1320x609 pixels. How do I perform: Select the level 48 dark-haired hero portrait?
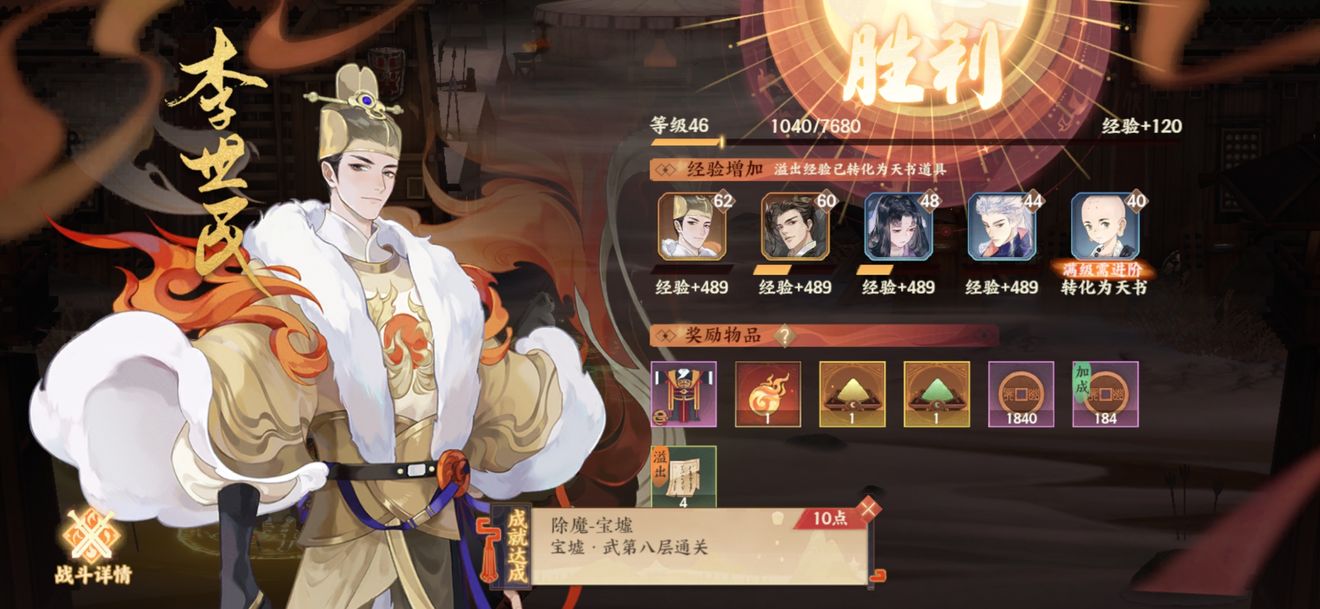point(898,226)
